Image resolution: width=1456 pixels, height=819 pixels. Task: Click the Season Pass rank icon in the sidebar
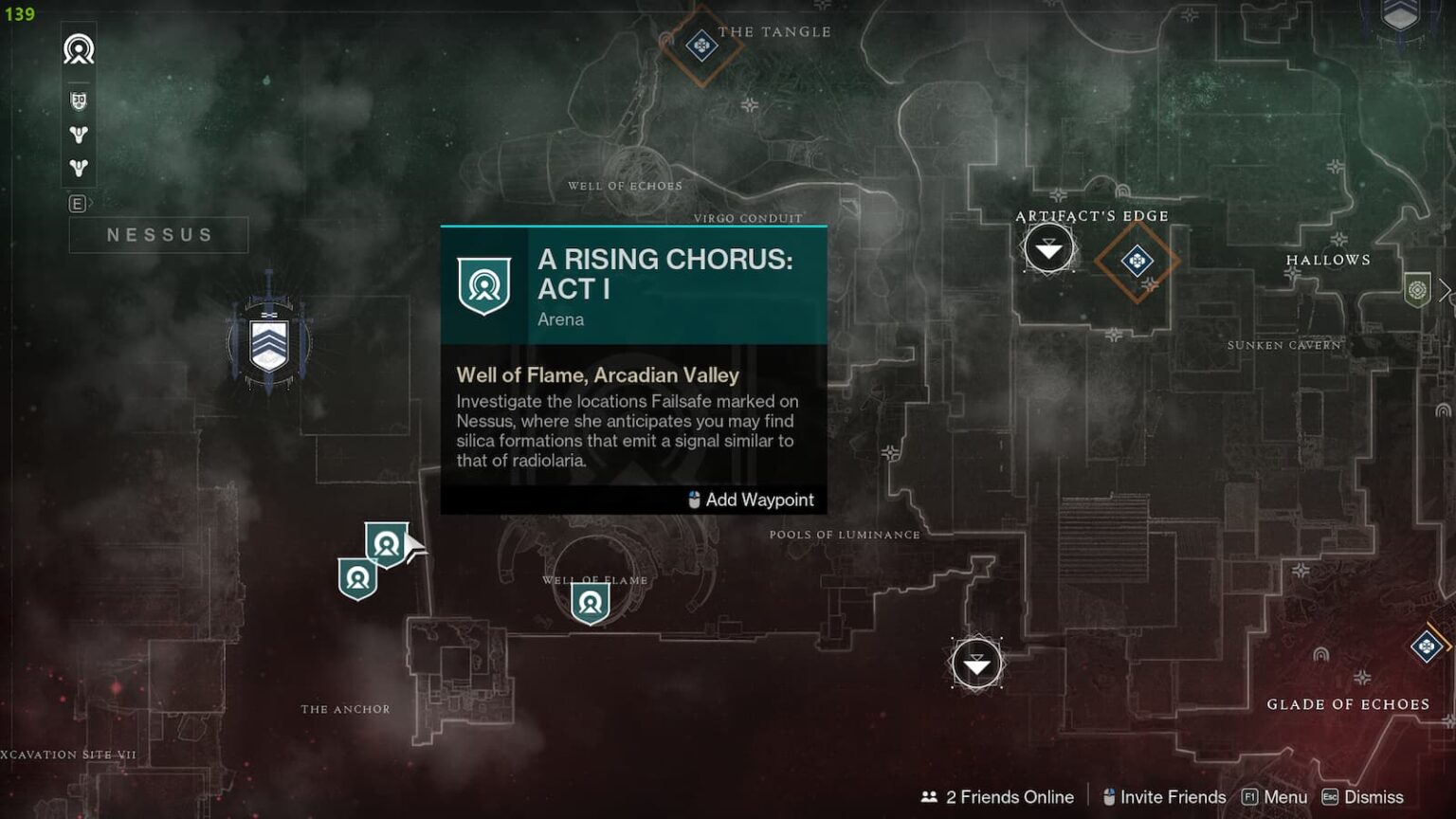tap(77, 98)
